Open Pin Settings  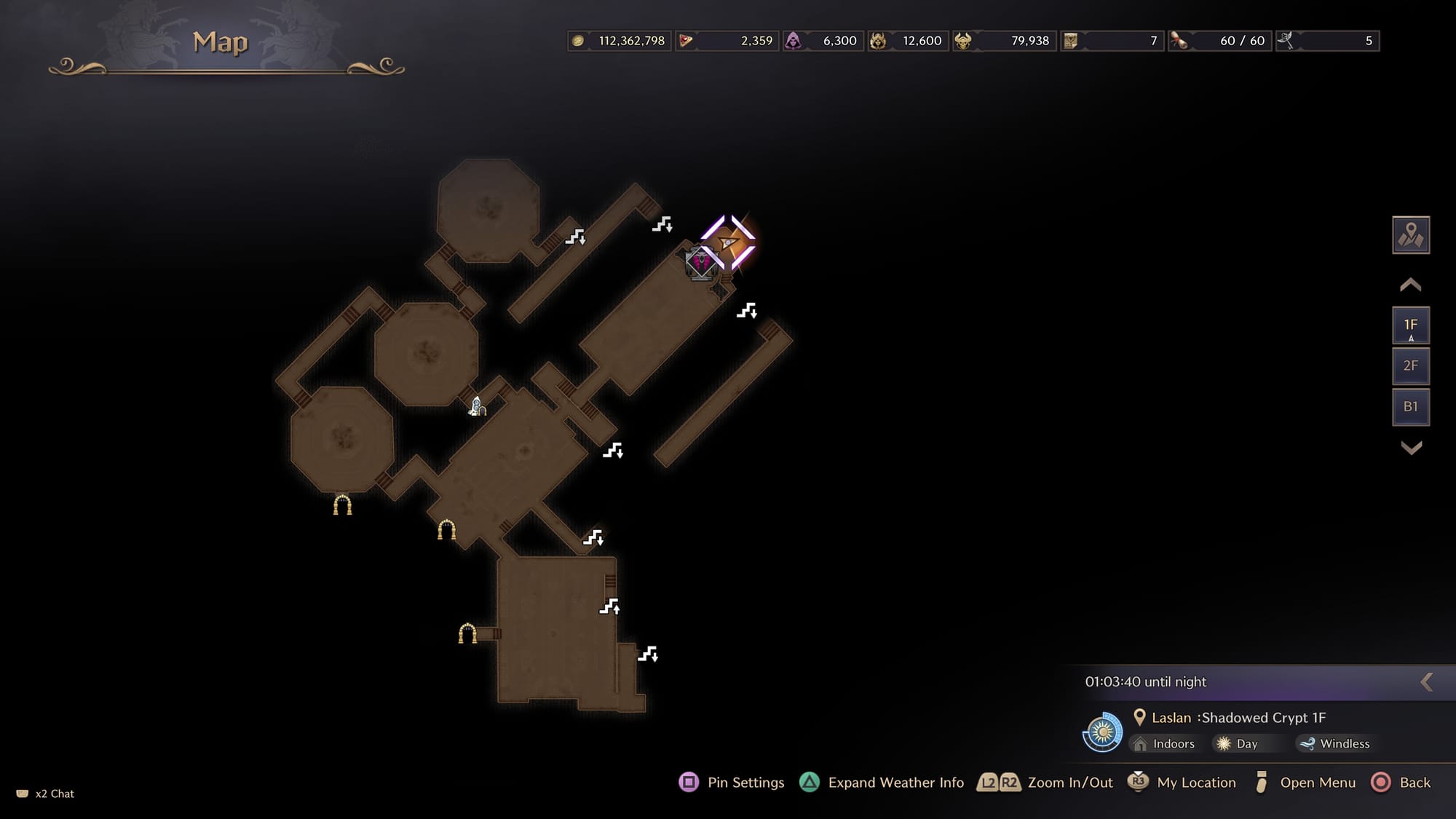(732, 783)
